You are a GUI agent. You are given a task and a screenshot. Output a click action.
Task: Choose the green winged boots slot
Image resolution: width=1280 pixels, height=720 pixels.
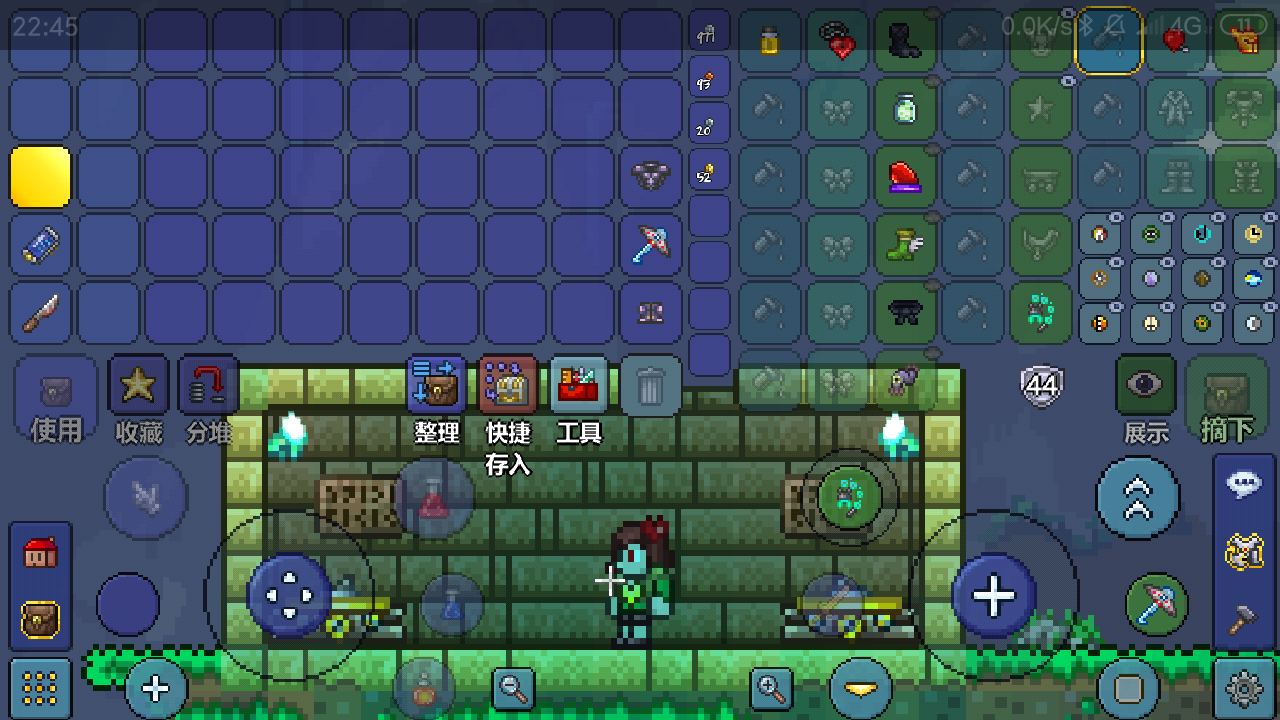[x=905, y=245]
